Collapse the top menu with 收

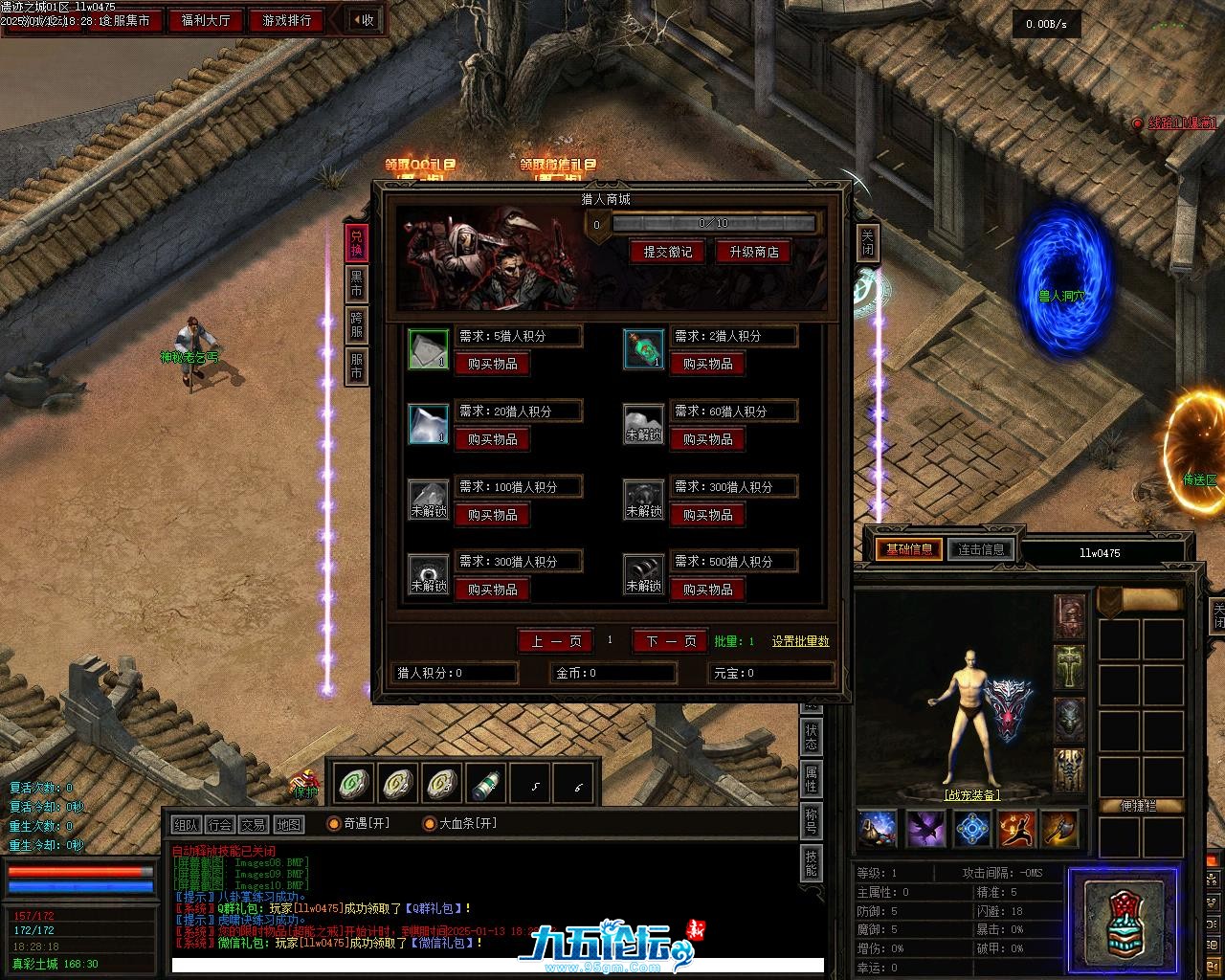tap(364, 20)
